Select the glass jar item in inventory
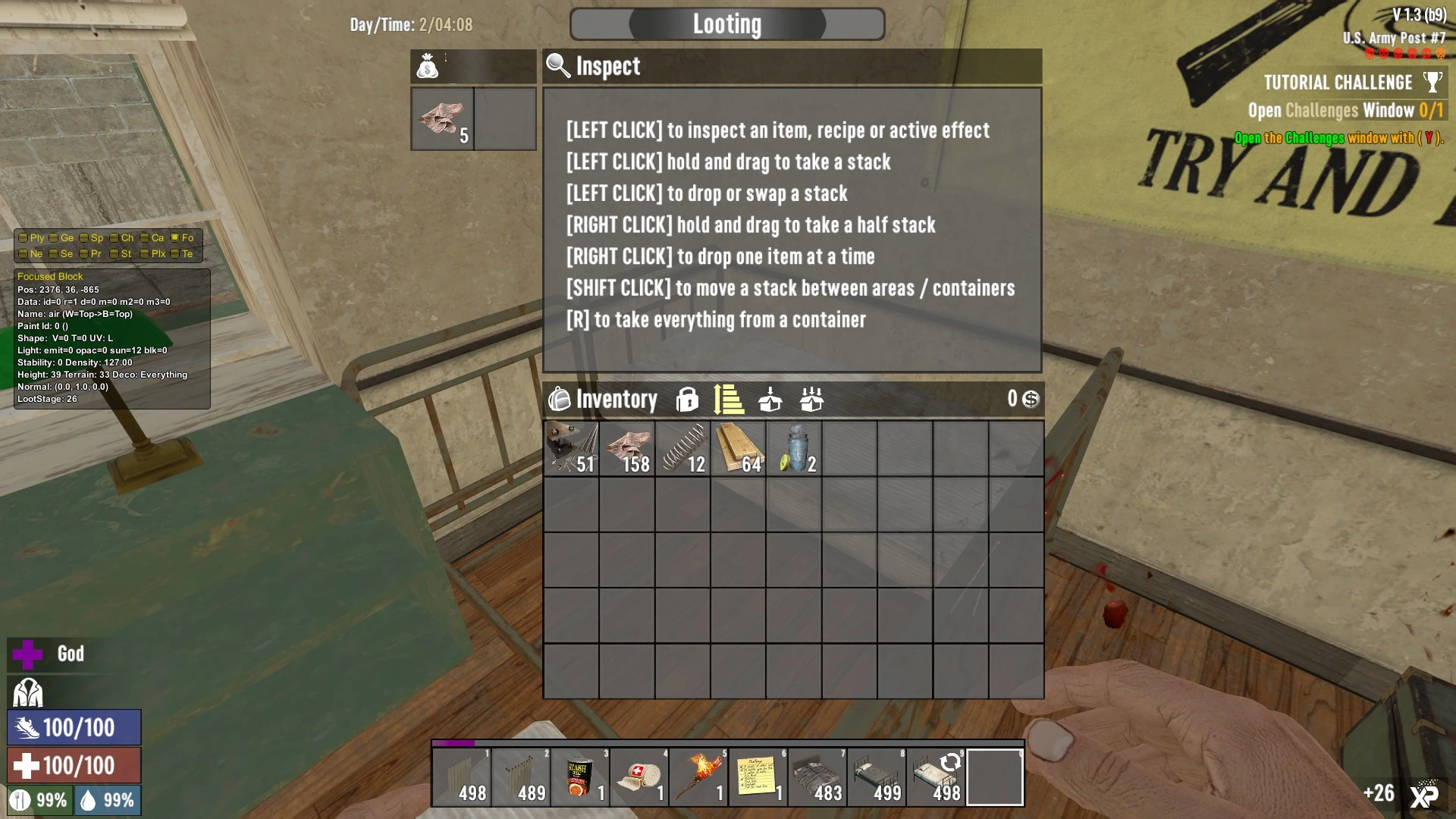Screen dimensions: 1456x819 pos(794,449)
